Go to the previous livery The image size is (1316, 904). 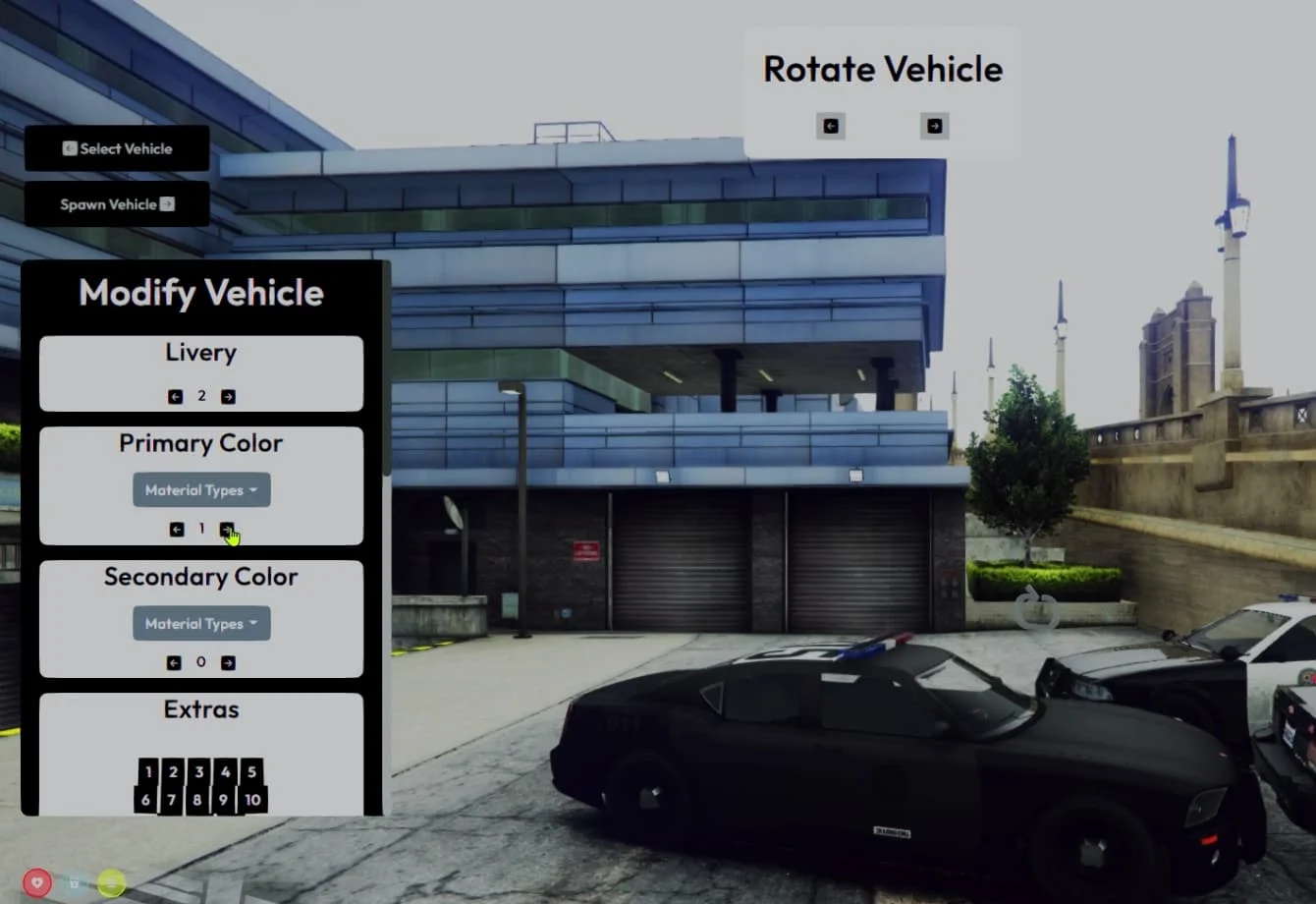pos(176,397)
